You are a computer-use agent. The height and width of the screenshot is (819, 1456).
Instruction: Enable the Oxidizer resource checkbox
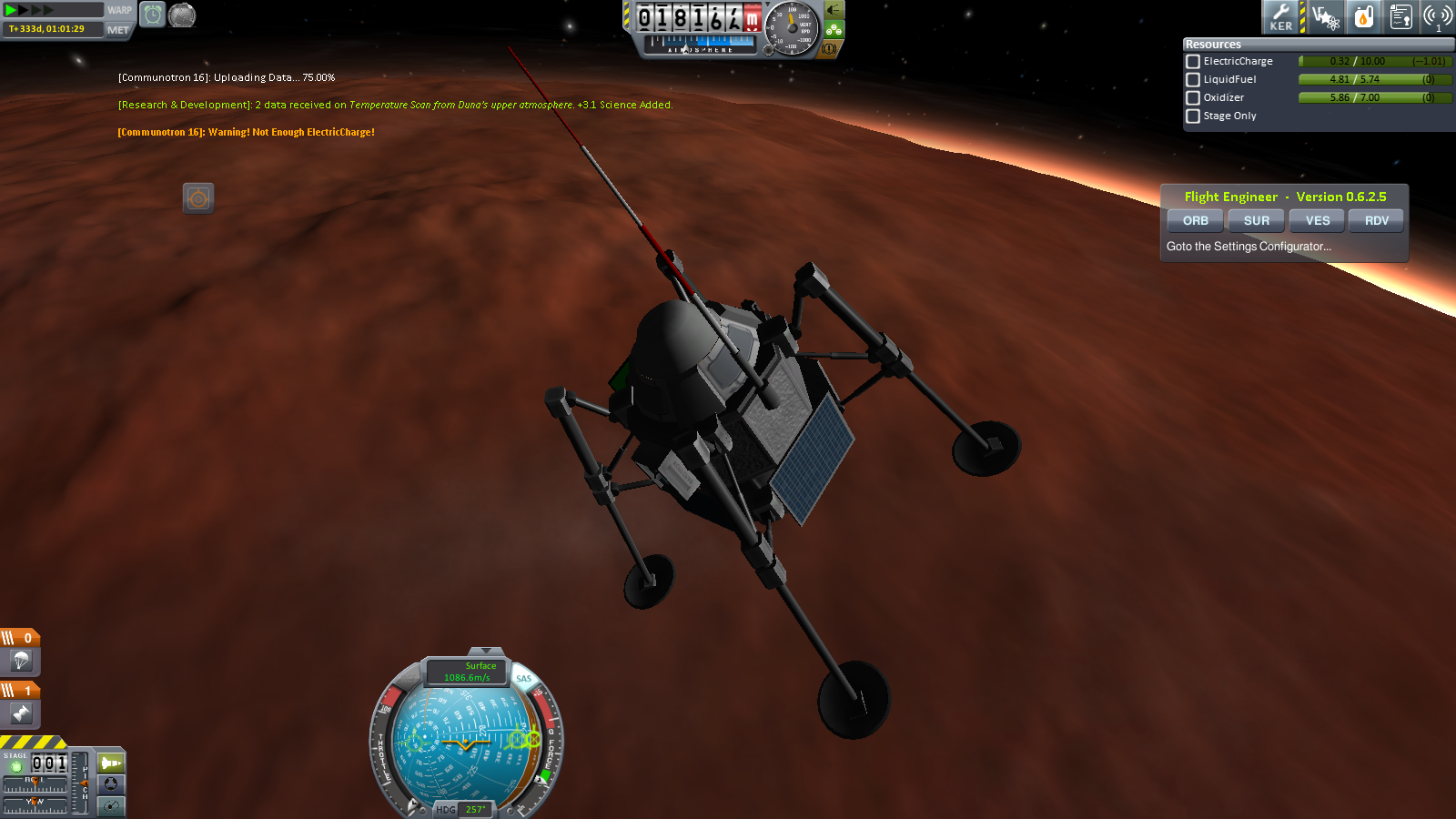[1193, 98]
